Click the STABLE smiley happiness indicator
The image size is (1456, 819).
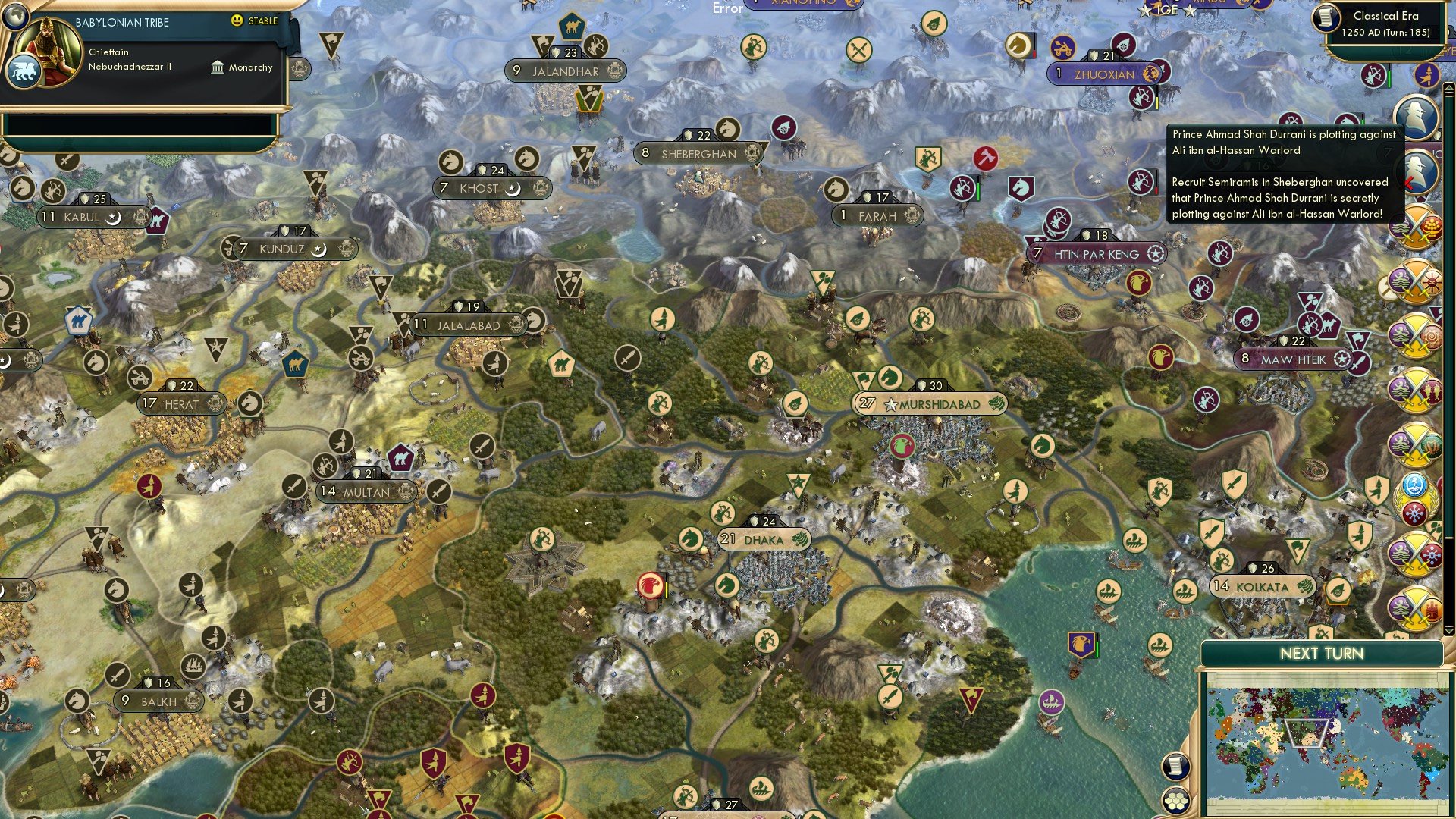(236, 21)
